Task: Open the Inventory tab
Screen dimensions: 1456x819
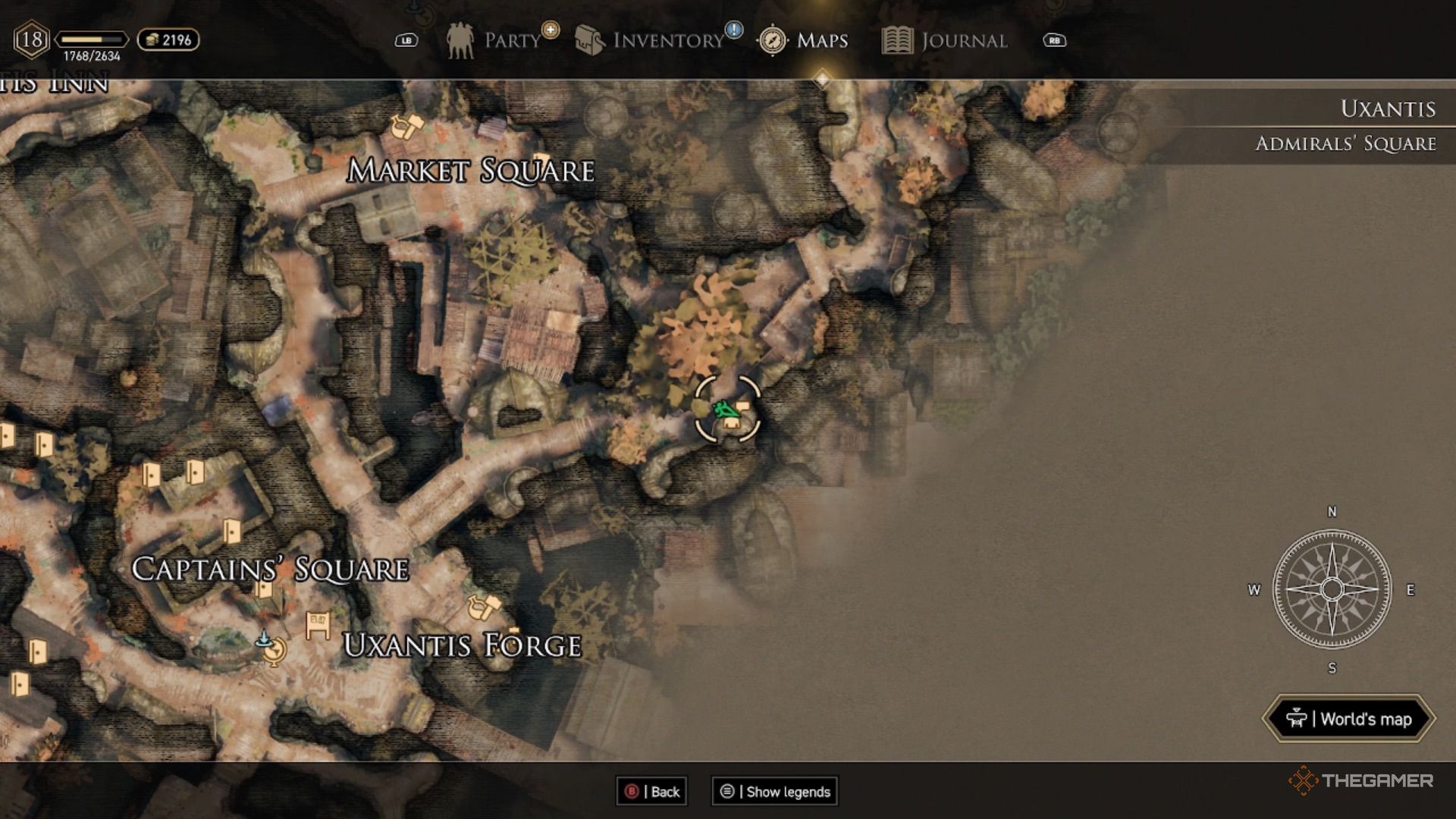Action: point(654,40)
